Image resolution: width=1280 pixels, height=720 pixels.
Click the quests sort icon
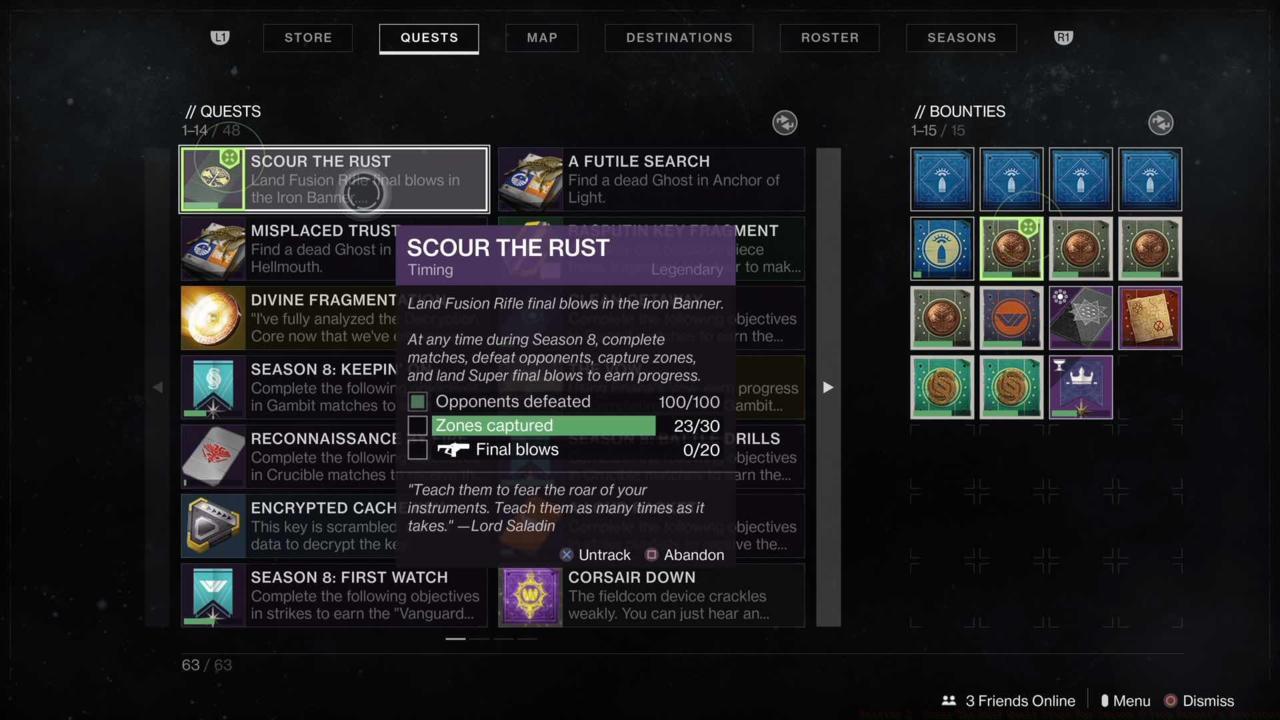[785, 122]
